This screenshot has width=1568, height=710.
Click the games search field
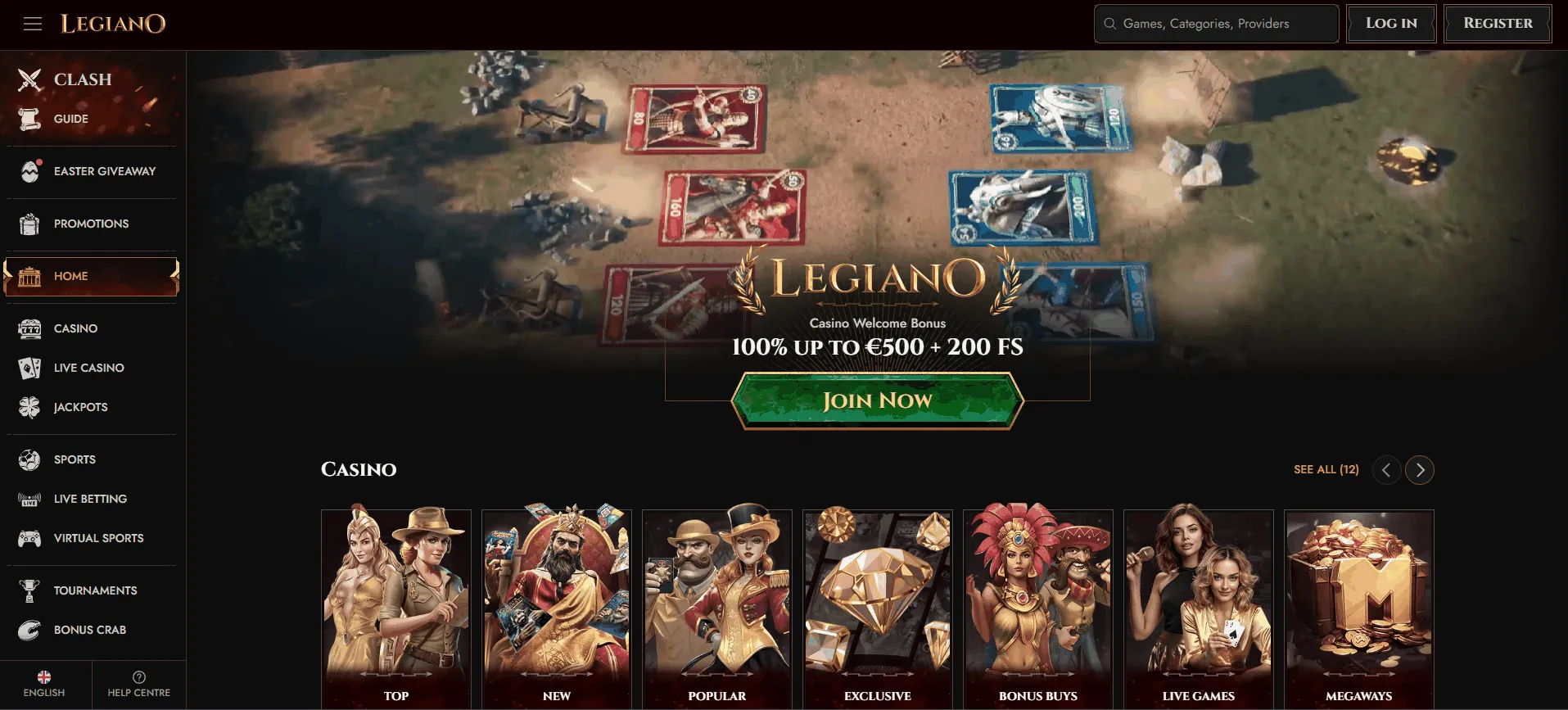coord(1215,23)
